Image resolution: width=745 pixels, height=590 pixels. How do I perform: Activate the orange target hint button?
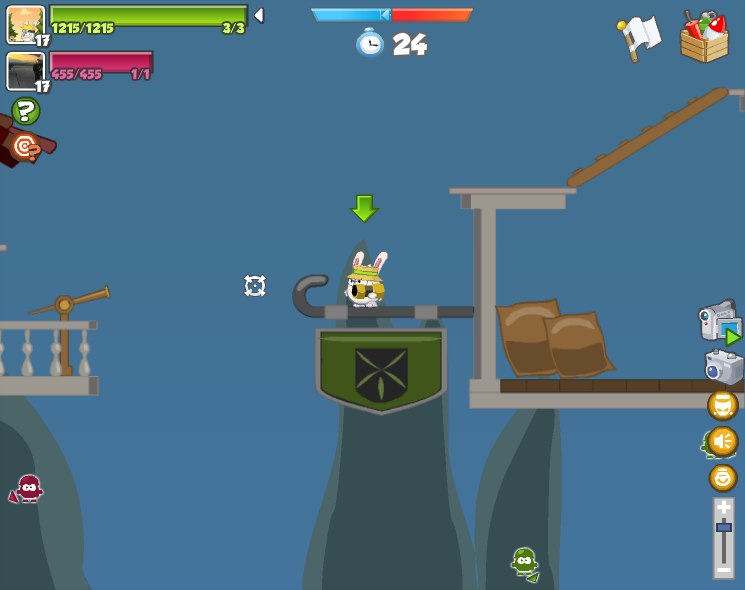(24, 147)
